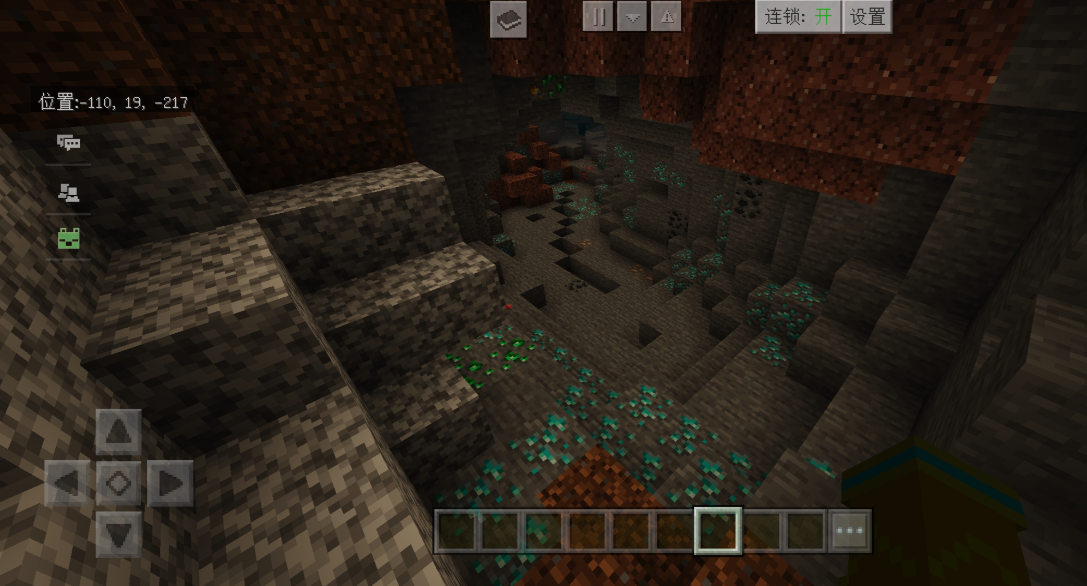Tap the center diamond jump button
1087x586 pixels.
point(118,484)
